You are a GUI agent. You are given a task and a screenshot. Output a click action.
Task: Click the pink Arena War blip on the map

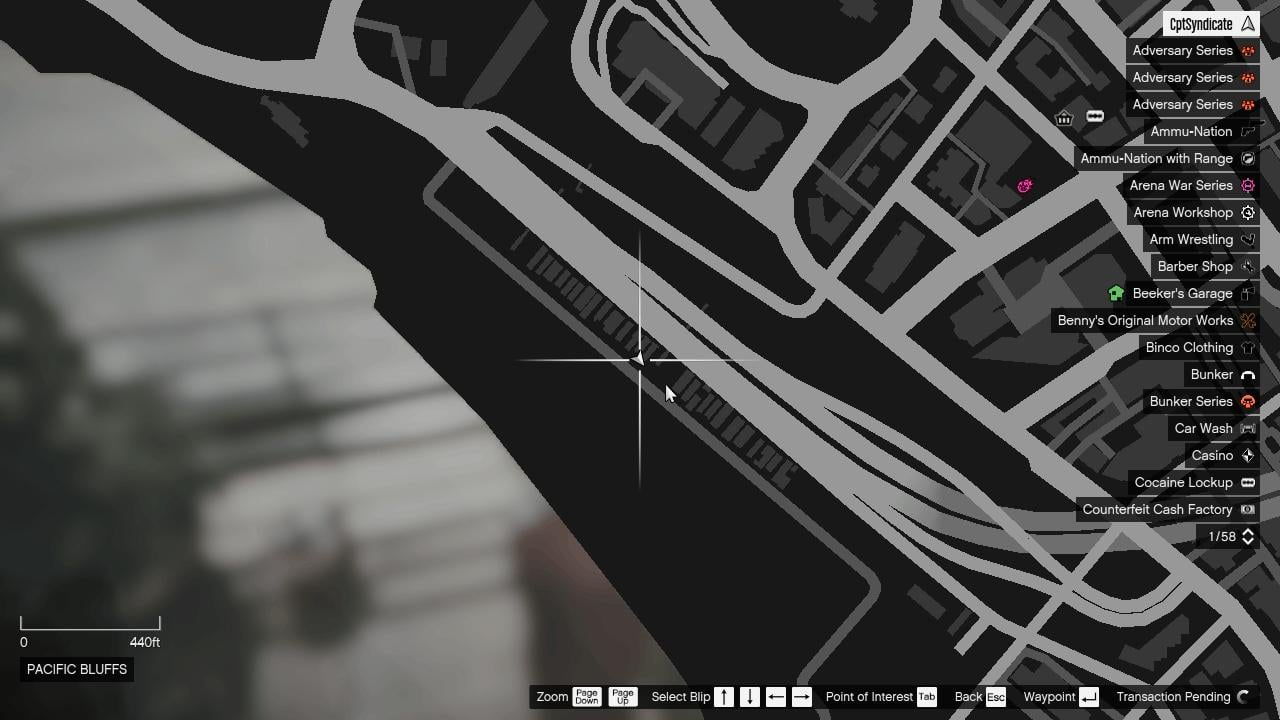(1024, 186)
